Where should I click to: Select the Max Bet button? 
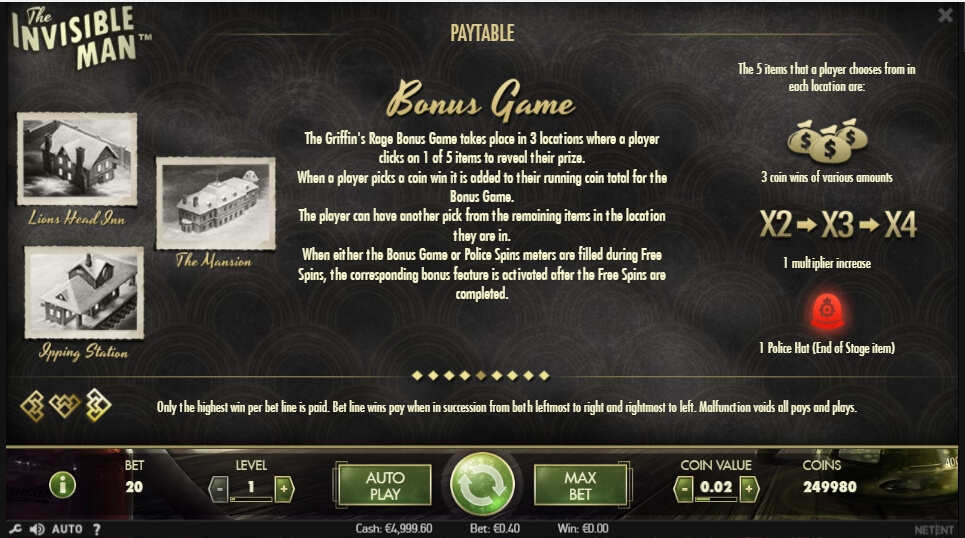point(580,485)
